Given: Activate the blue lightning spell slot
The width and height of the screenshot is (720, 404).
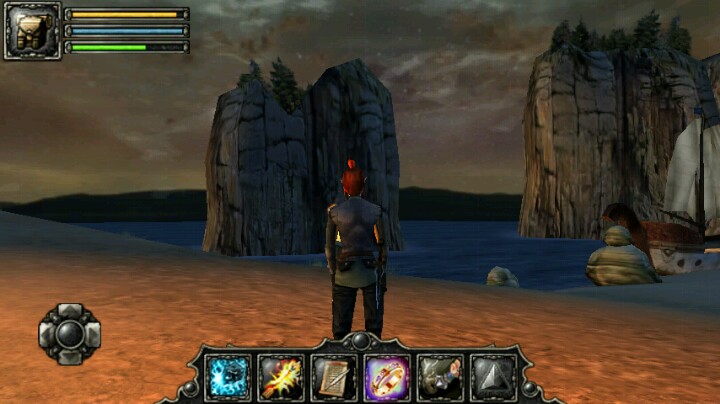Looking at the screenshot, I should click(229, 378).
